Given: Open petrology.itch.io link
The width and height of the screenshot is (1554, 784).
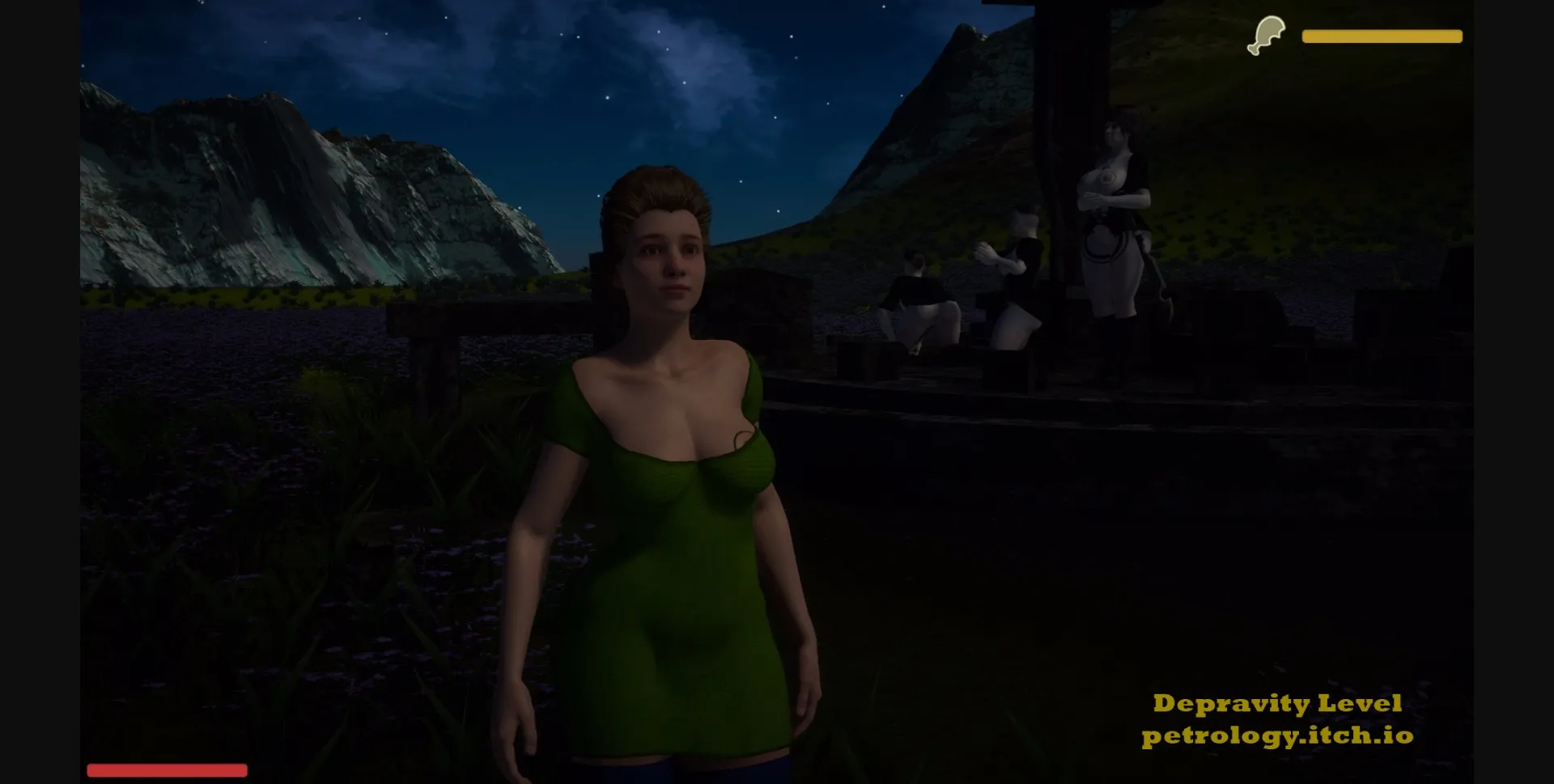Looking at the screenshot, I should click(1279, 739).
